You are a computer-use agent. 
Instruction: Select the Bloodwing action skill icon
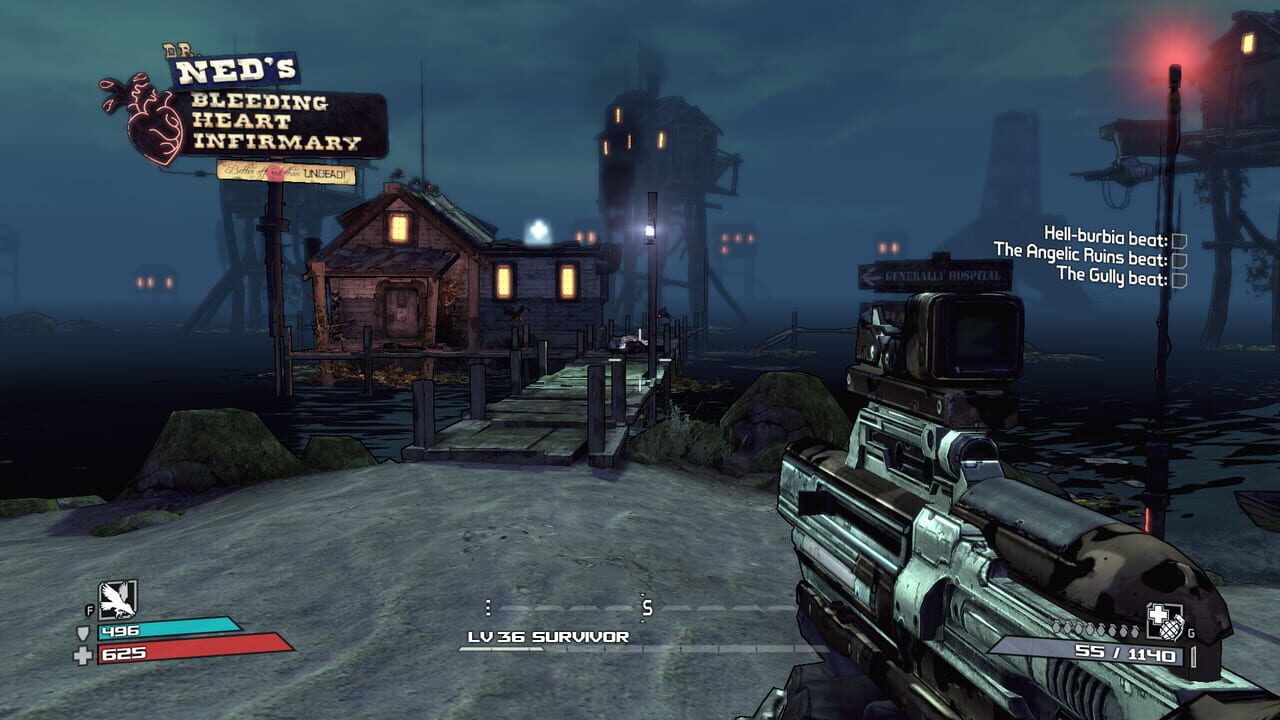pyautogui.click(x=115, y=600)
